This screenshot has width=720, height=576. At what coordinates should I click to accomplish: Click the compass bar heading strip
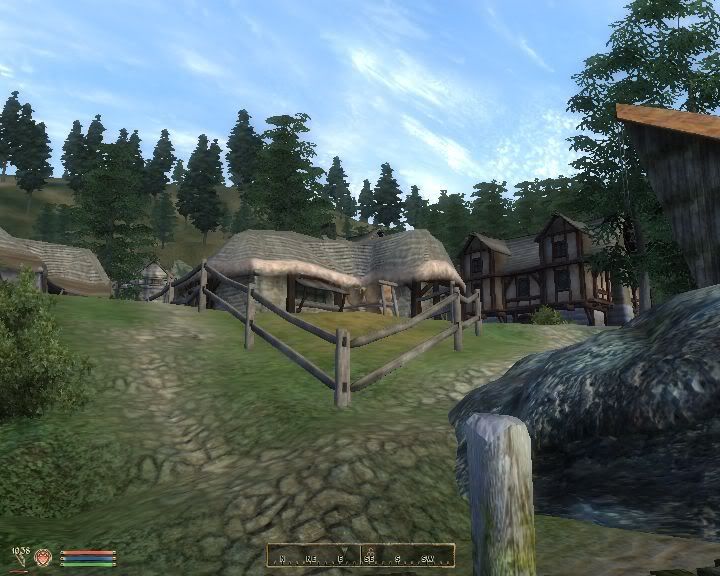[360, 555]
